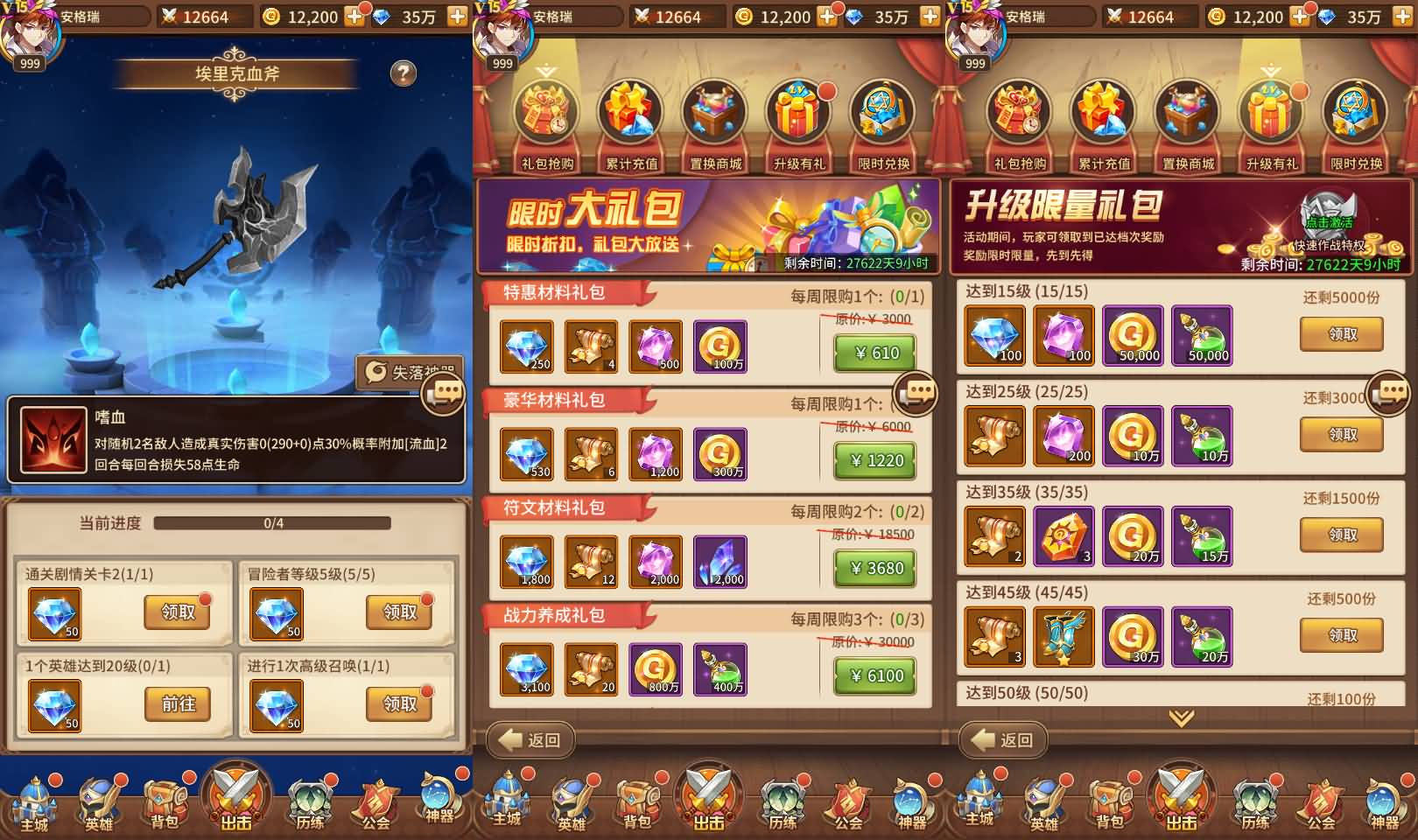Buy 特惠材料礼包 with the ¥610 button
This screenshot has height=840, width=1418.
click(873, 353)
